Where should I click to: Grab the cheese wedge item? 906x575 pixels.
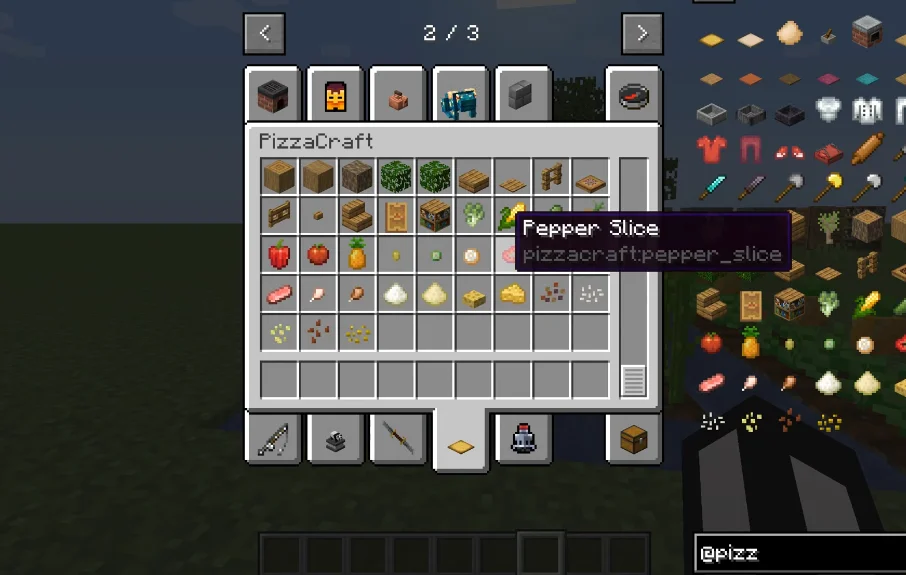pos(513,293)
